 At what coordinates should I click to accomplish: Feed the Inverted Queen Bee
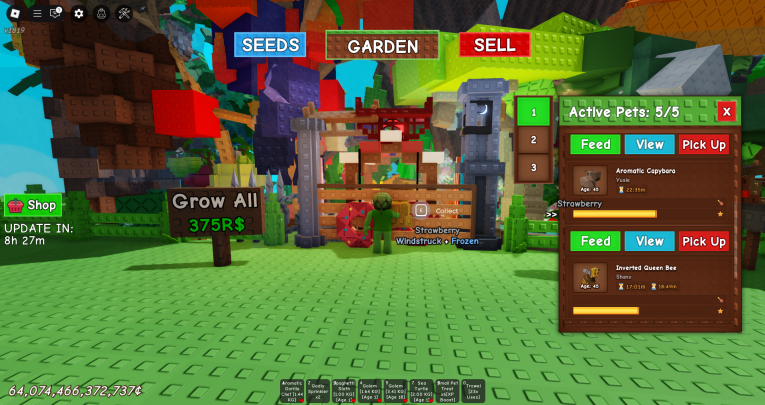[595, 241]
